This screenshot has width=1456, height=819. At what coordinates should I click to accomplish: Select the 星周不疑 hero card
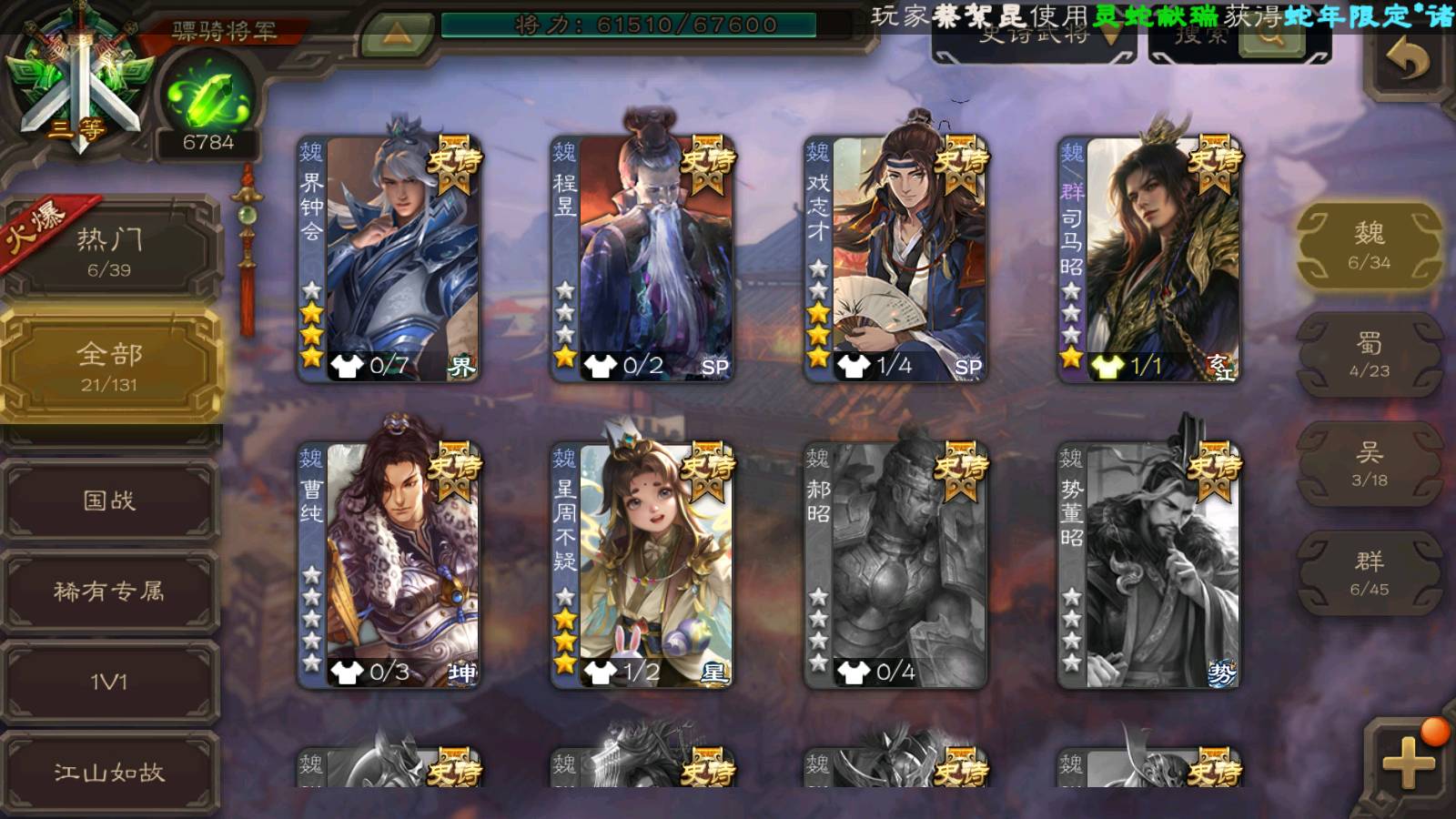[x=642, y=564]
